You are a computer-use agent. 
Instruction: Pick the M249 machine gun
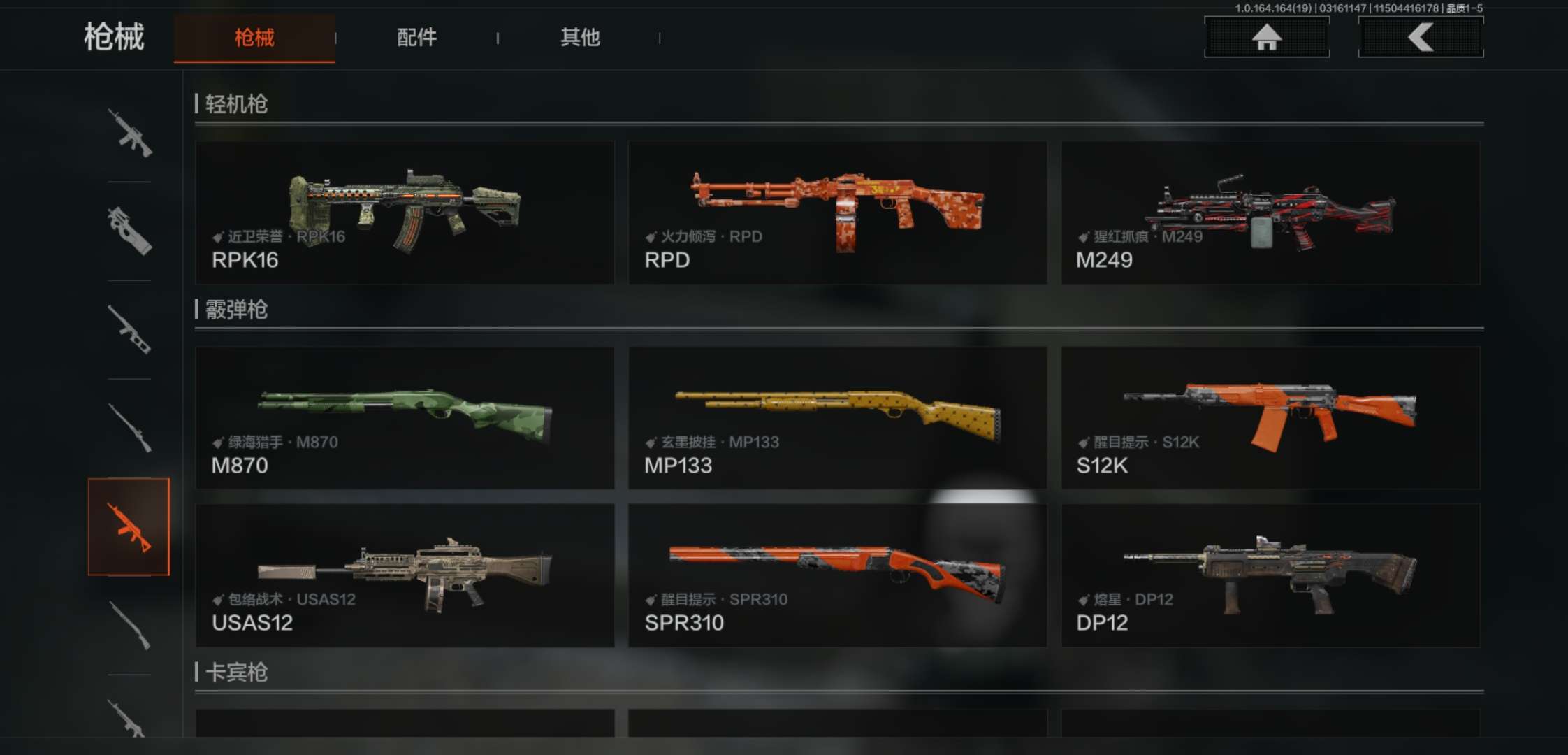point(1270,213)
